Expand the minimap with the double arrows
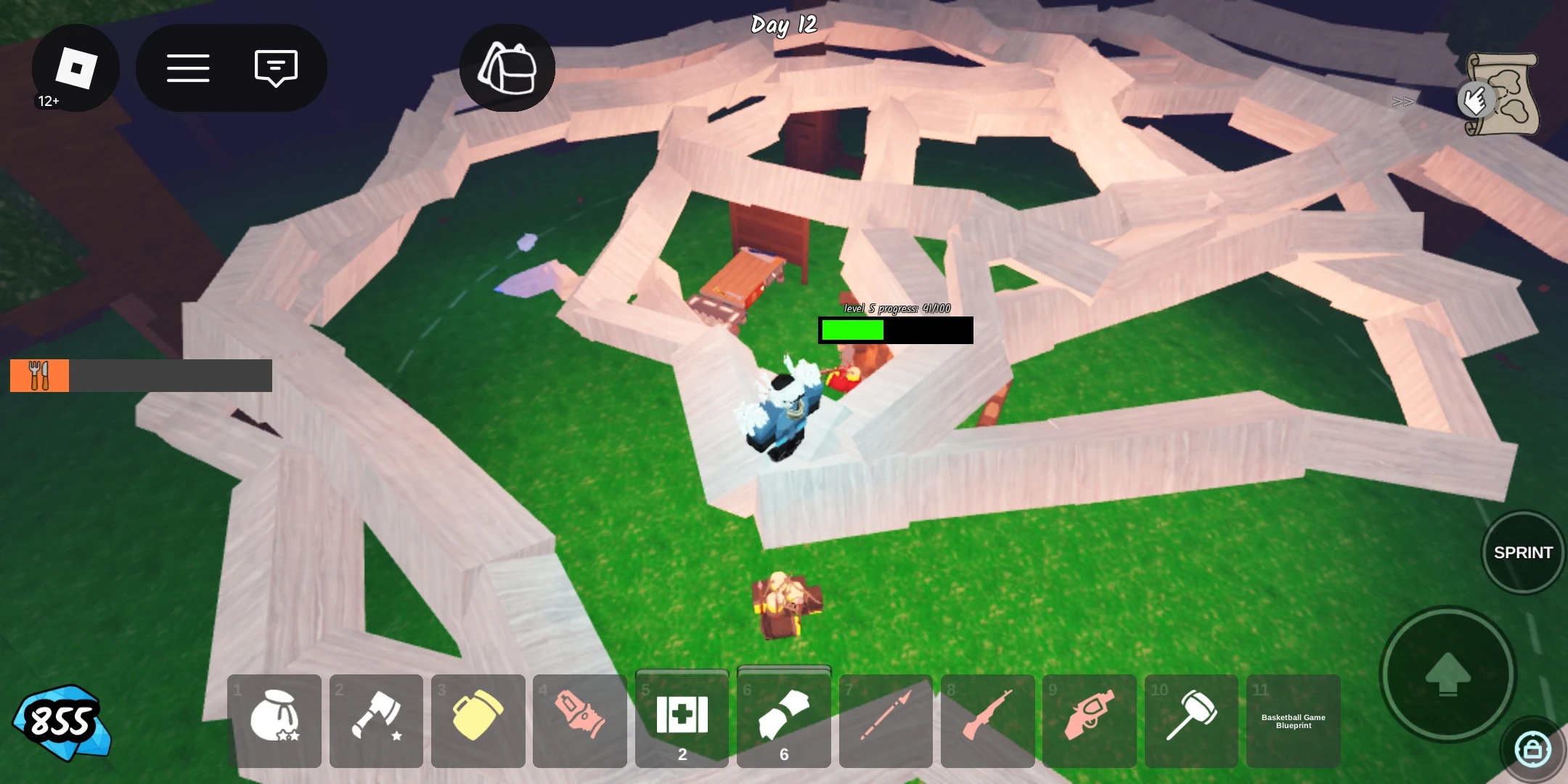Viewport: 1568px width, 784px height. (x=1402, y=101)
